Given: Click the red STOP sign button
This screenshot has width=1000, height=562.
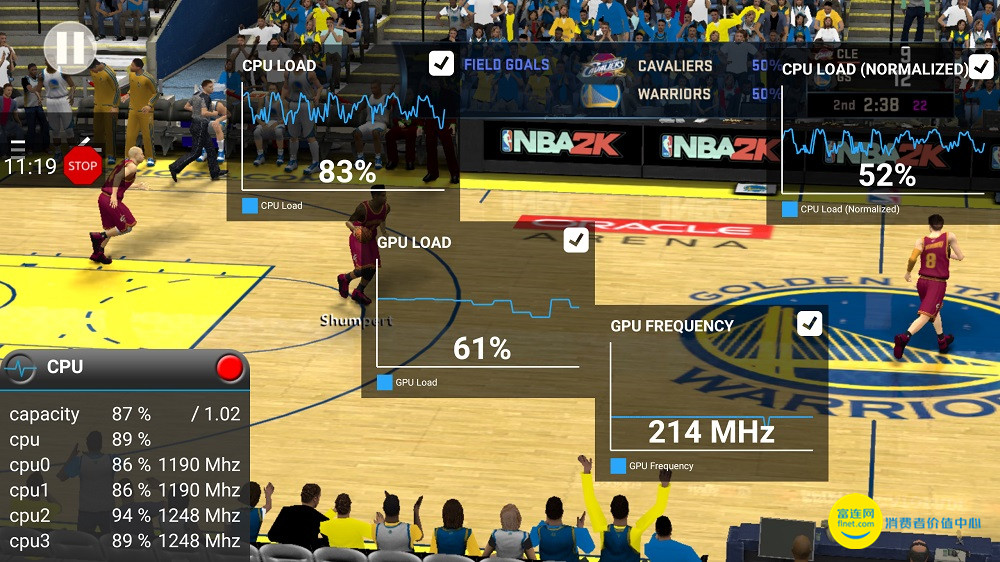Looking at the screenshot, I should coord(82,166).
